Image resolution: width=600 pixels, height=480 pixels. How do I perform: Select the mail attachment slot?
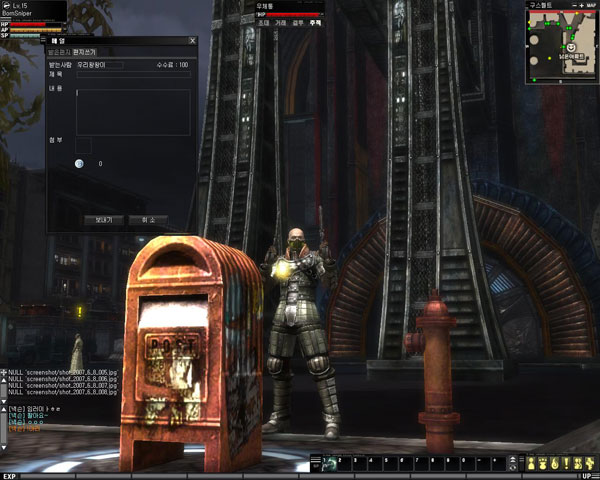pyautogui.click(x=83, y=146)
